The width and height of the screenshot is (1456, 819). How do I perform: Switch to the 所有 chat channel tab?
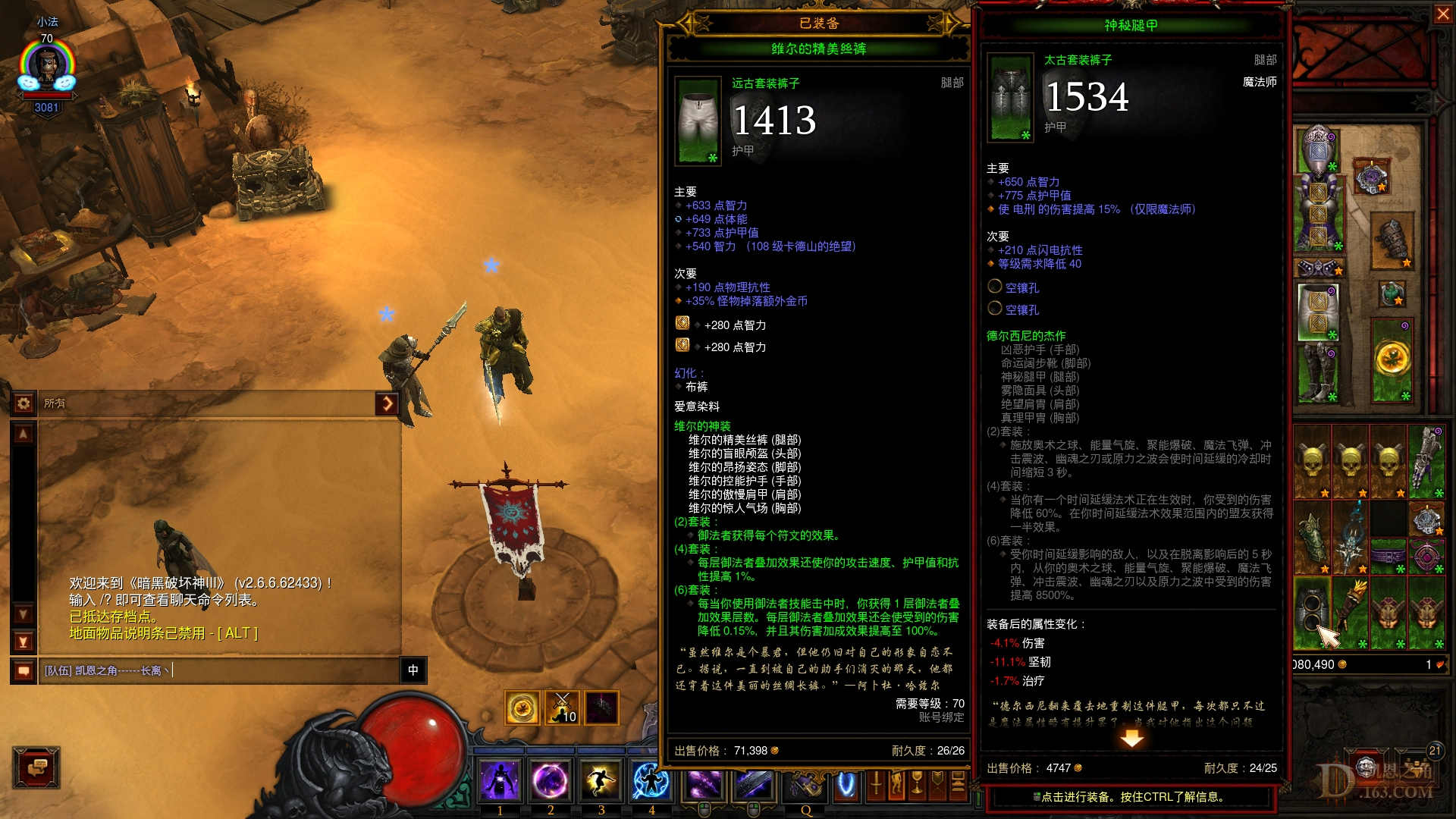[x=53, y=403]
